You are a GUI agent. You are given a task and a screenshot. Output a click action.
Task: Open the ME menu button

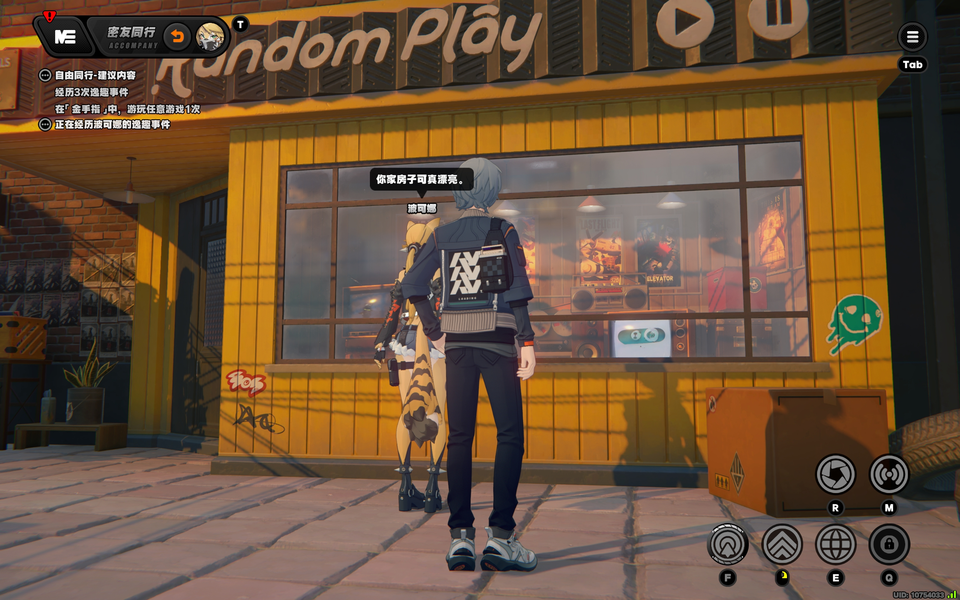[65, 37]
